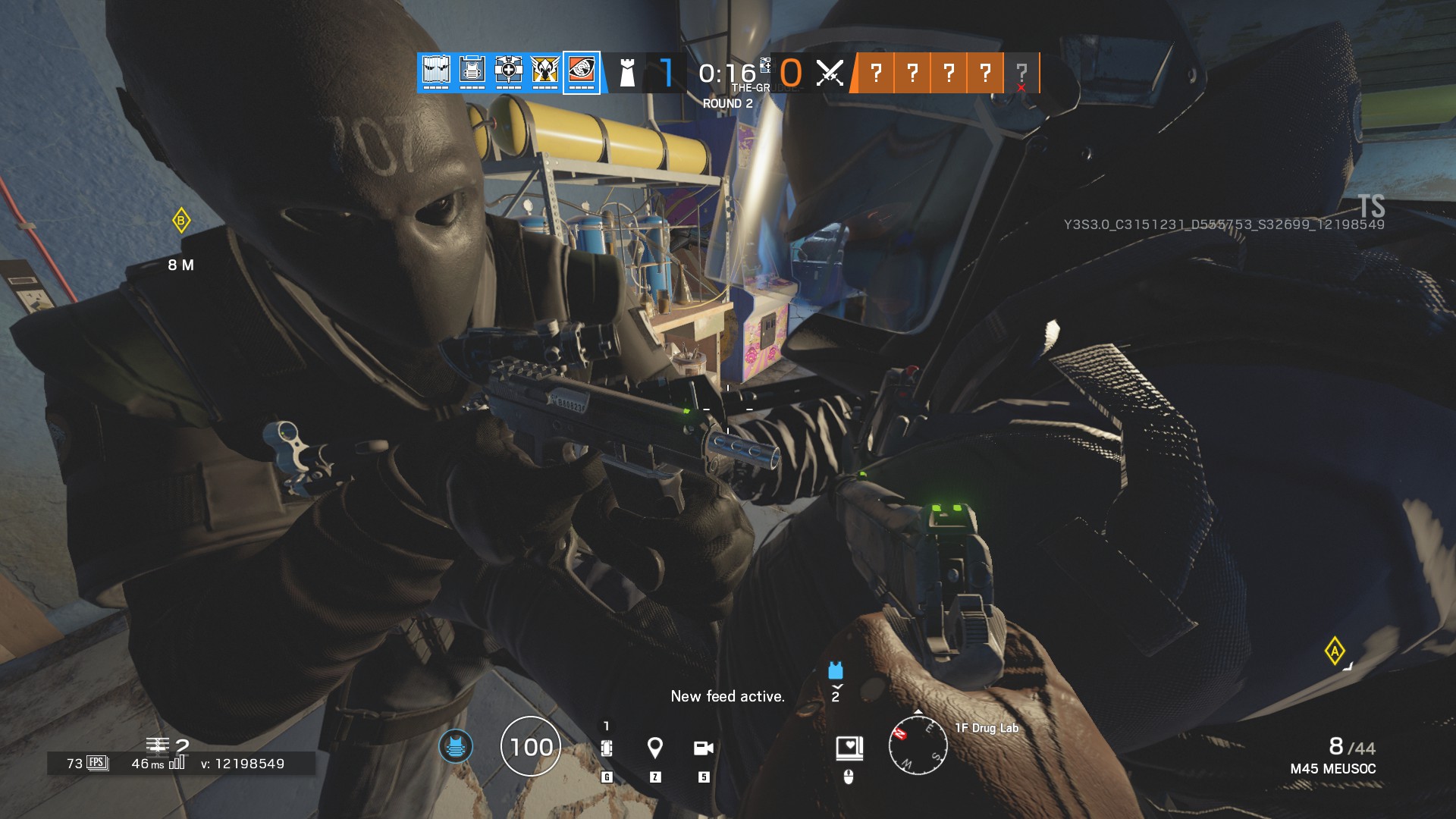Click the New feed active notification
Screen dimensions: 1456x819
coord(728,696)
